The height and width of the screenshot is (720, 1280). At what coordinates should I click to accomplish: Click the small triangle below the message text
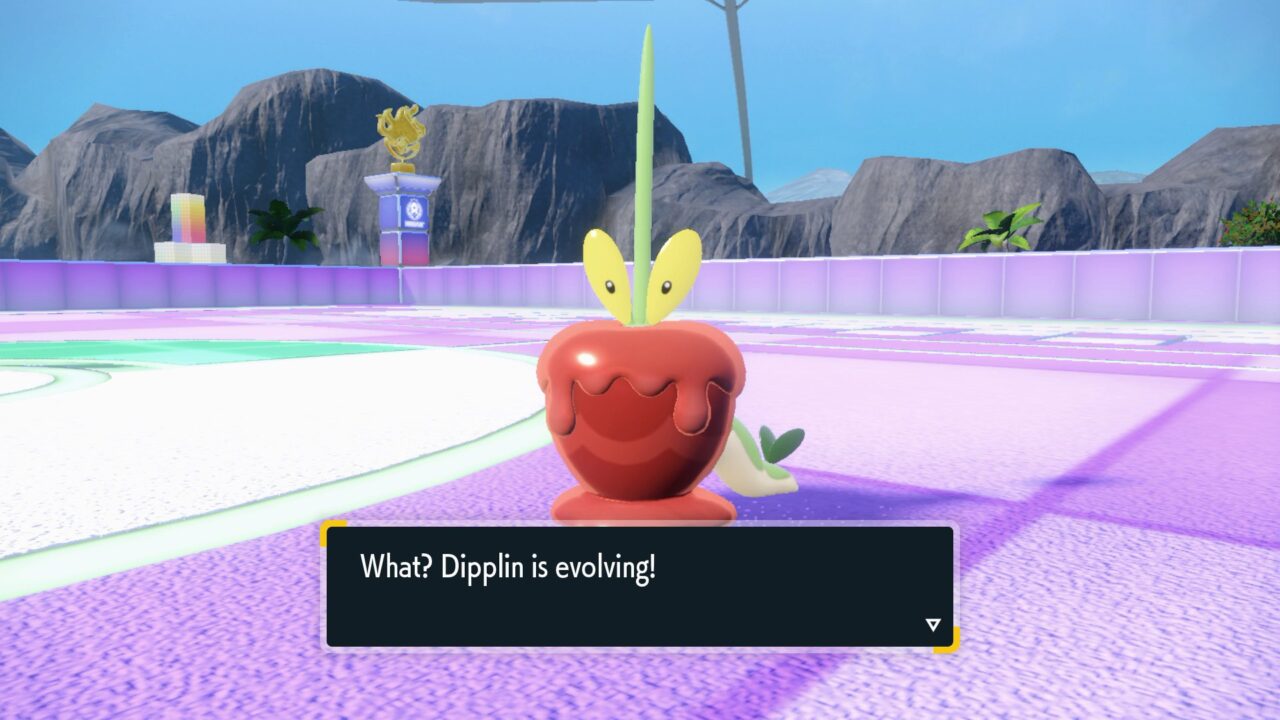[931, 622]
